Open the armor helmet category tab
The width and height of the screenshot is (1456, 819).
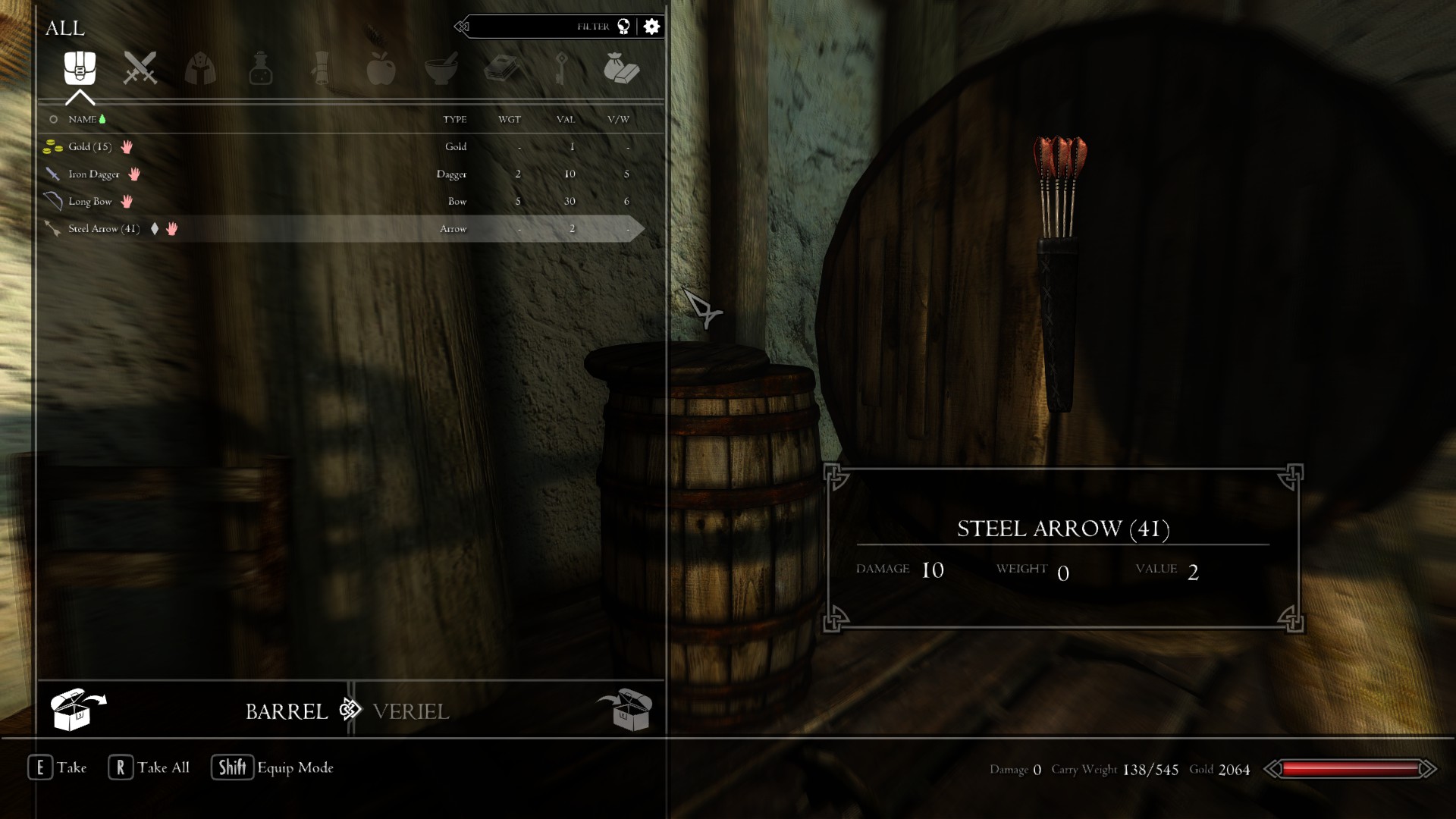[x=200, y=68]
